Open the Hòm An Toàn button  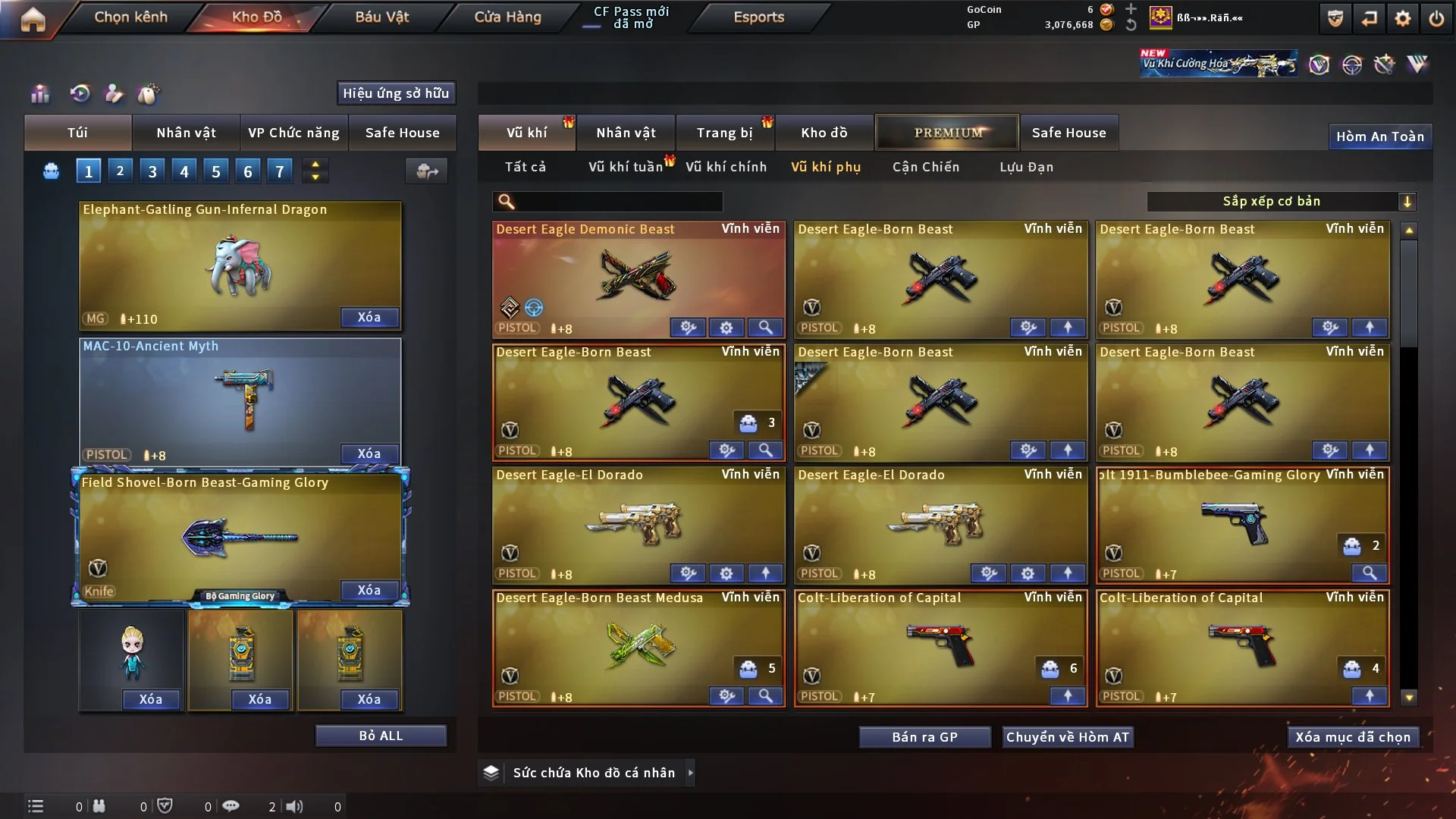pos(1379,136)
